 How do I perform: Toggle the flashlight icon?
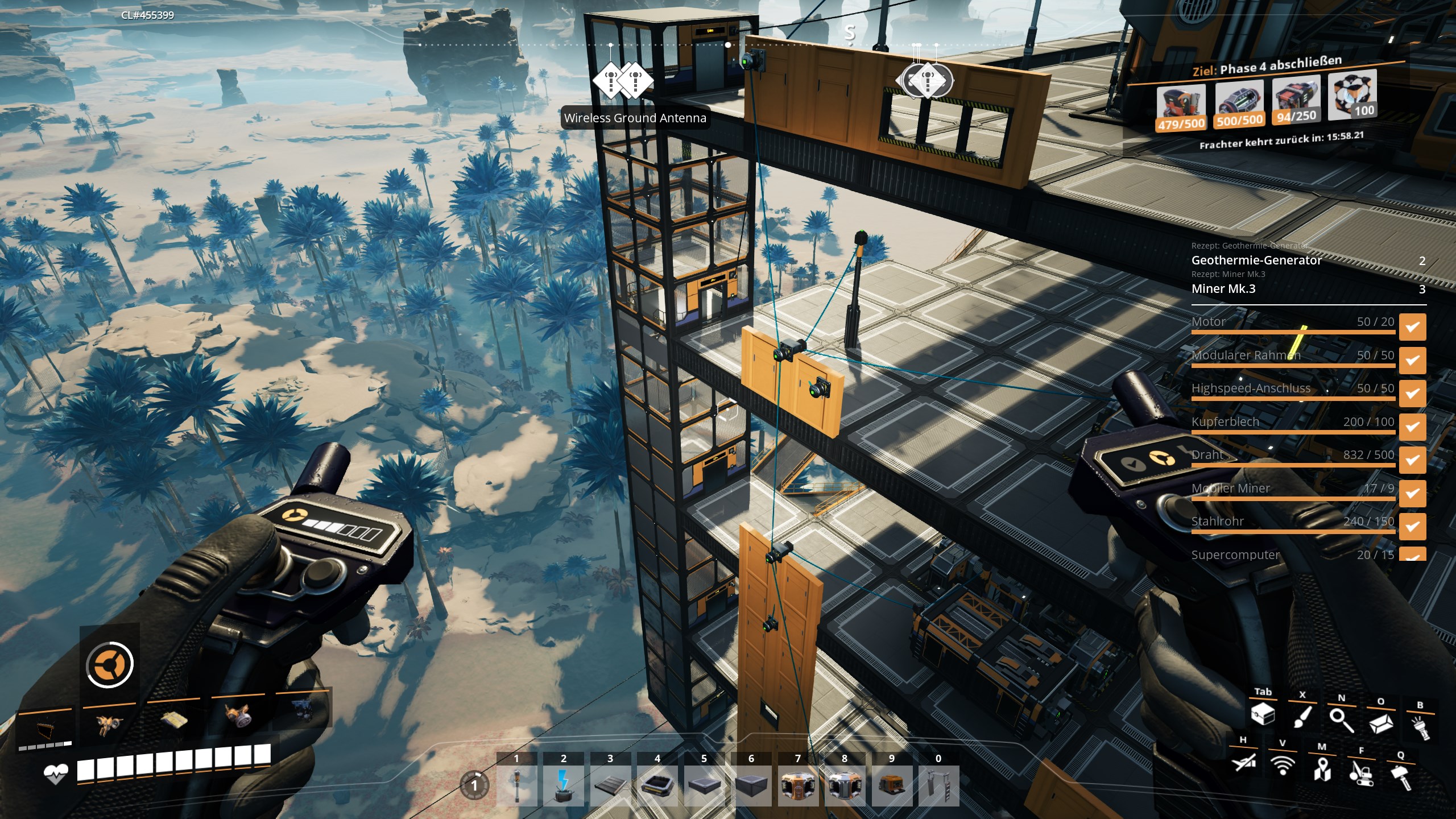1420,727
